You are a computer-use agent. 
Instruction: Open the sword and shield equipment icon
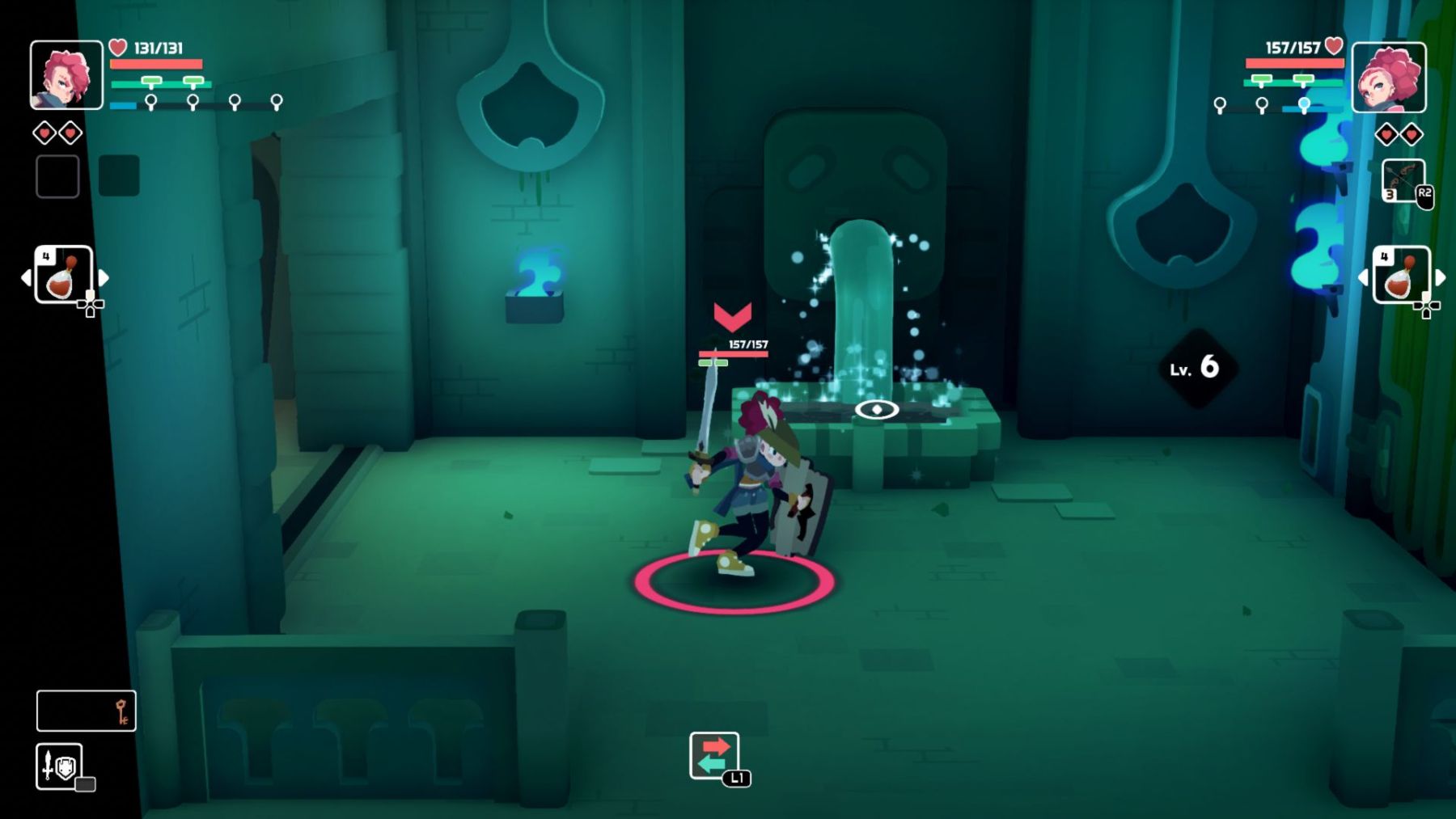pos(59,766)
